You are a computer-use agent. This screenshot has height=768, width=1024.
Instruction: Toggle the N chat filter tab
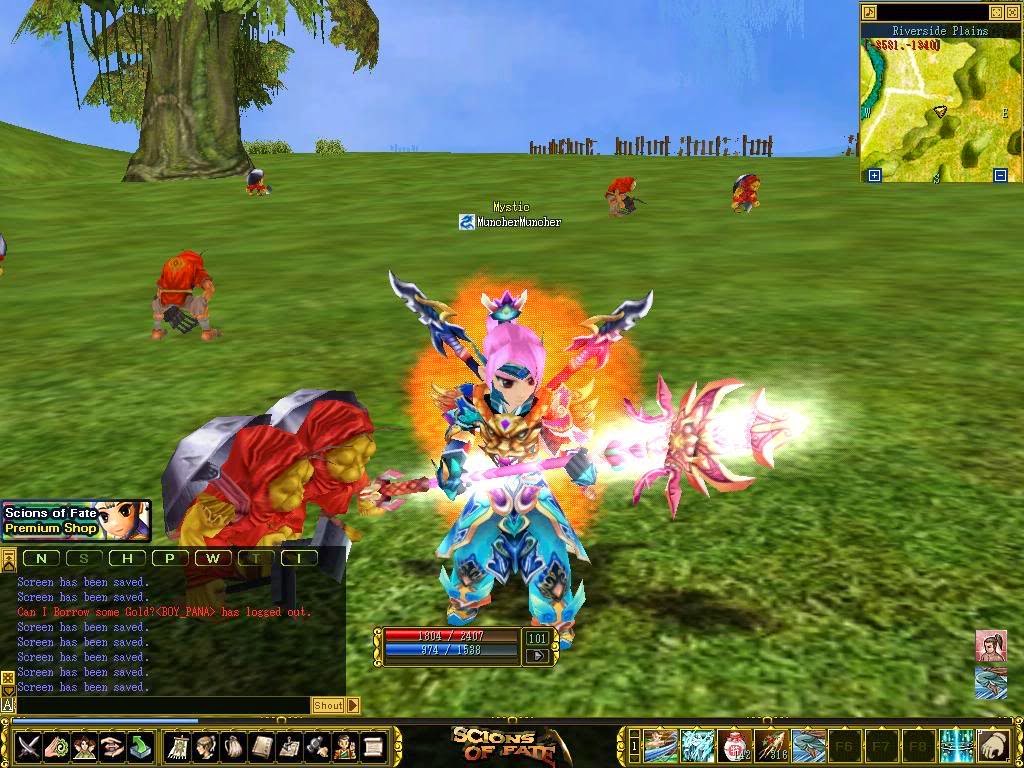tap(41, 558)
